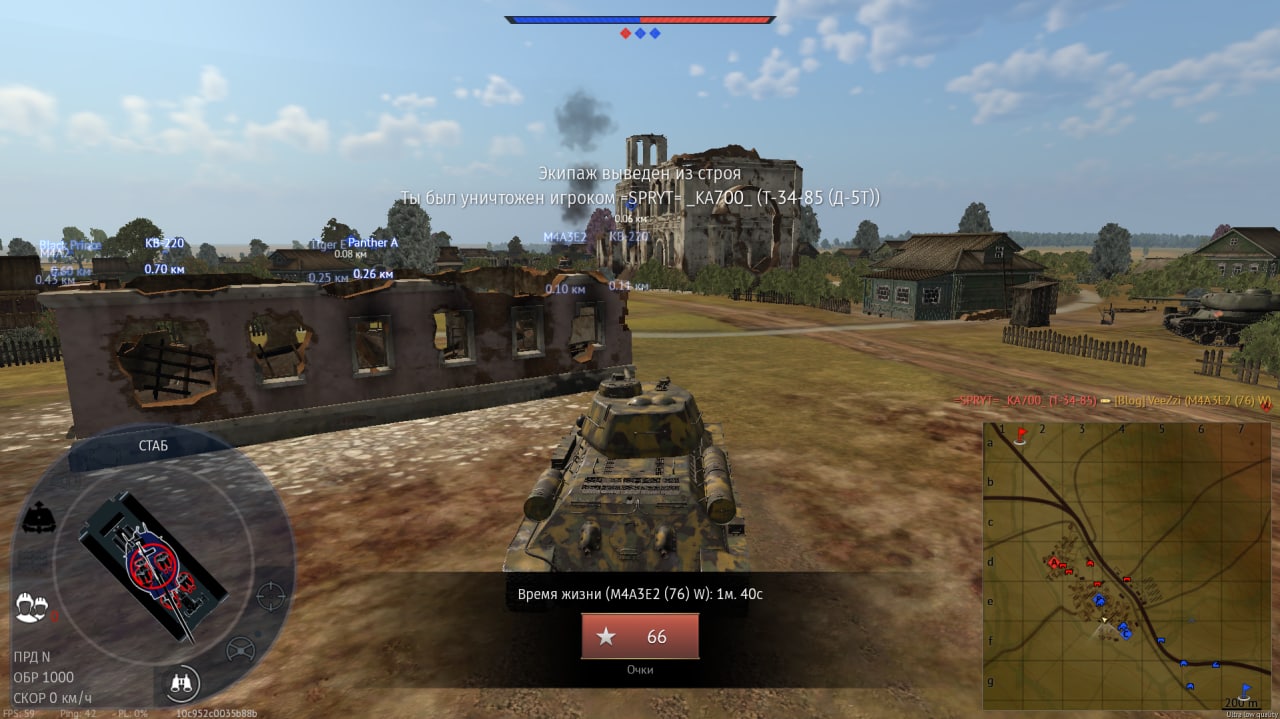The width and height of the screenshot is (1280, 719).
Task: Toggle the СТАБ stabilizer indicator
Action: pos(152,446)
